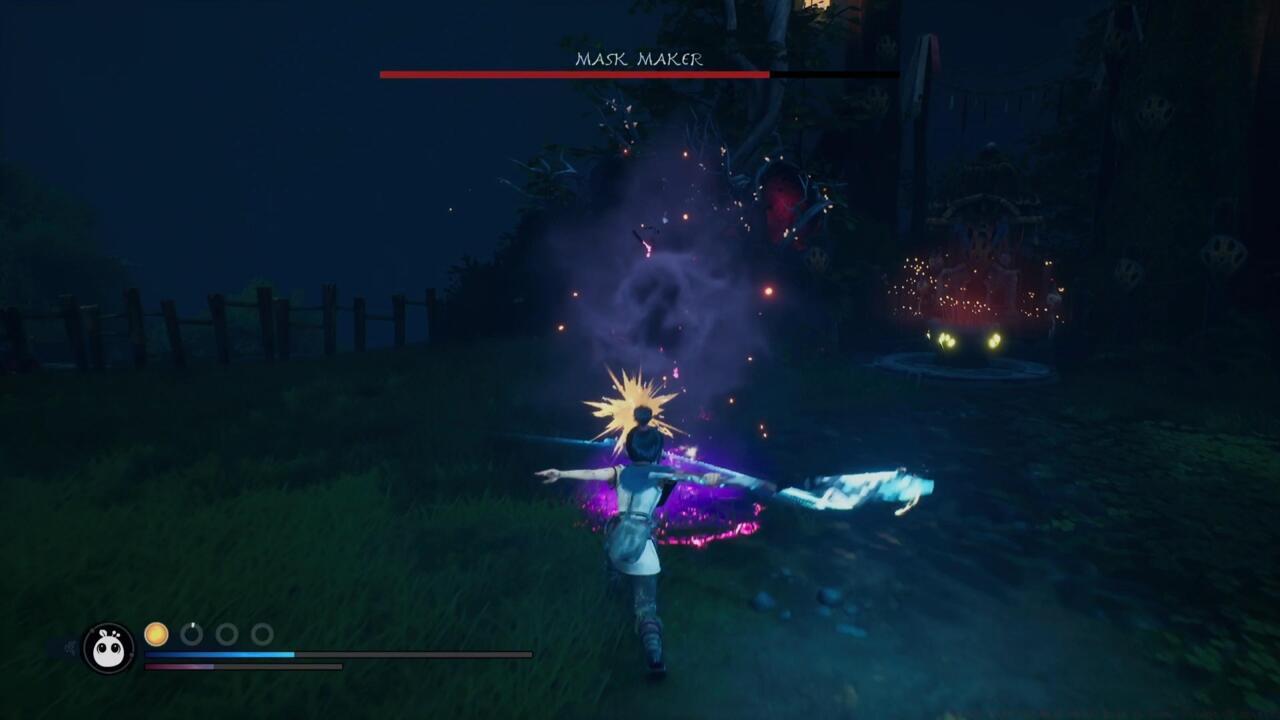Image resolution: width=1280 pixels, height=720 pixels.
Task: Click the Rot companion face icon
Action: [108, 649]
